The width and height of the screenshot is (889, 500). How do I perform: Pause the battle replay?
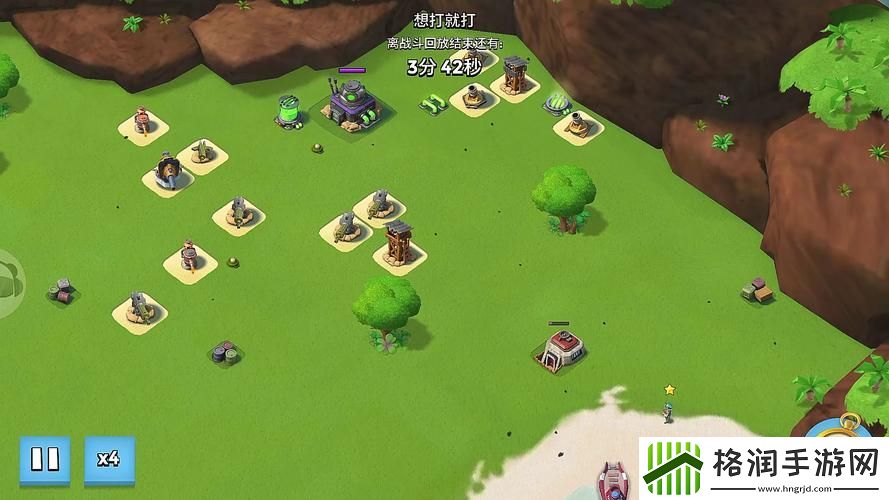[44, 460]
